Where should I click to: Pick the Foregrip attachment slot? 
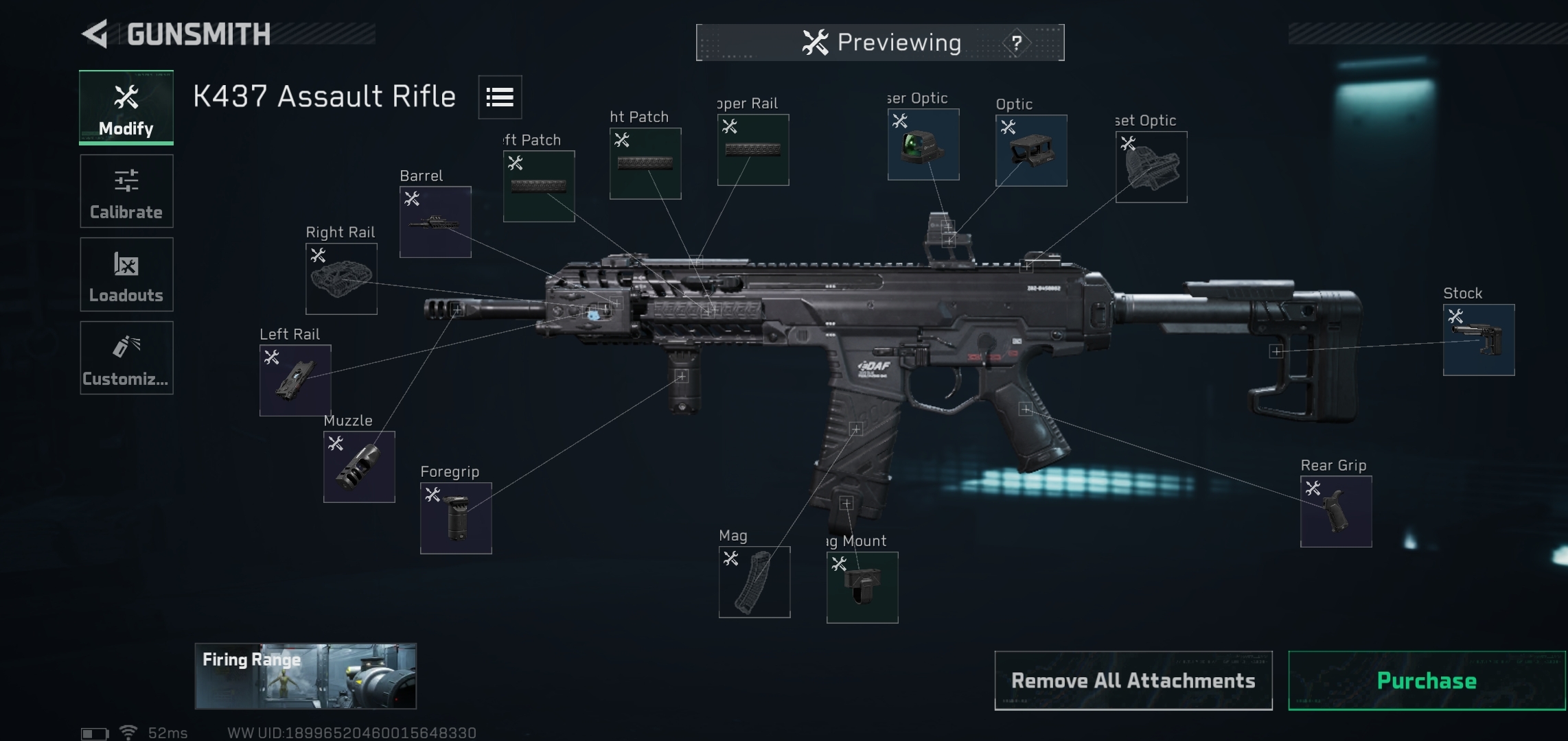456,518
